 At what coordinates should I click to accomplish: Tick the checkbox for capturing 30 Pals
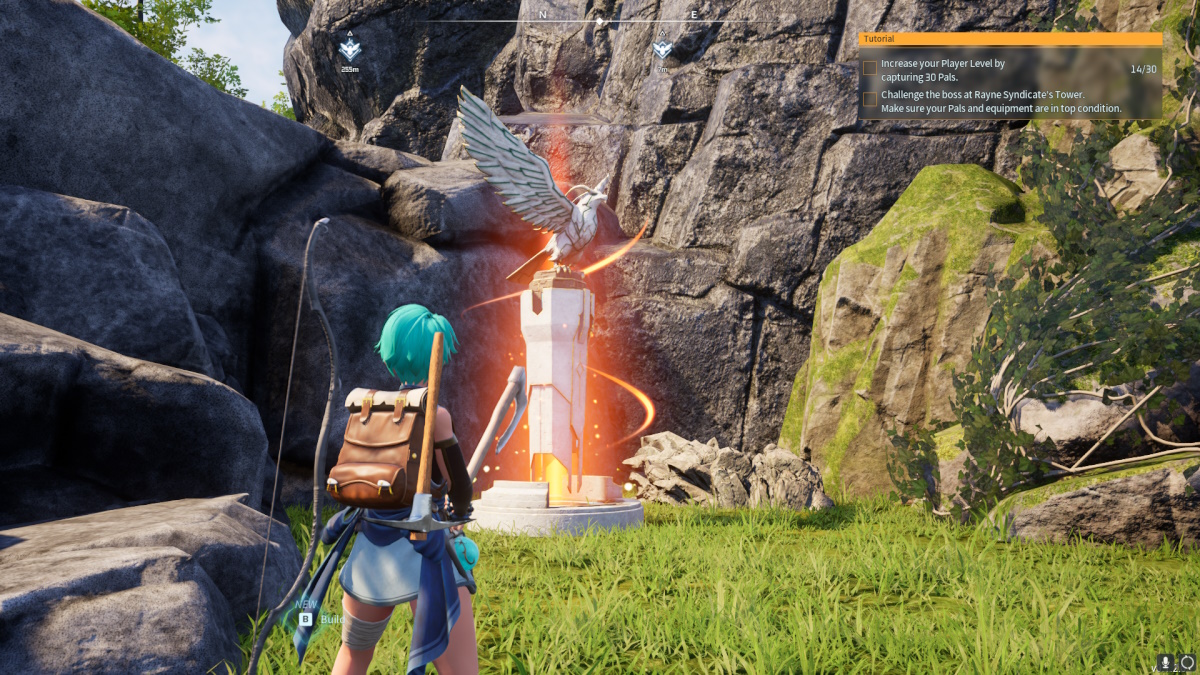tap(871, 68)
